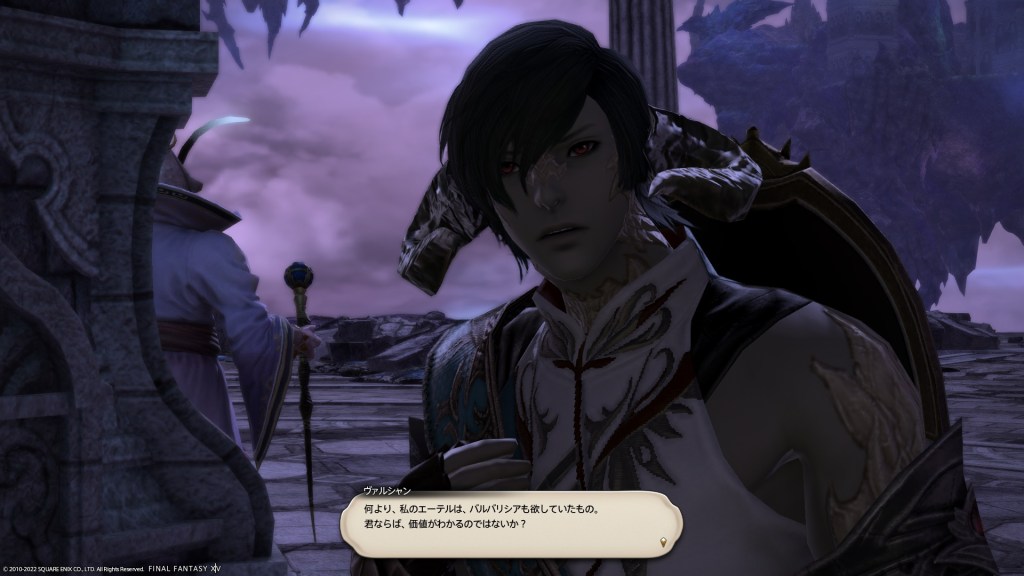The image size is (1024, 576).
Task: Advance Varshahn's dialogue text box
Action: tap(510, 518)
